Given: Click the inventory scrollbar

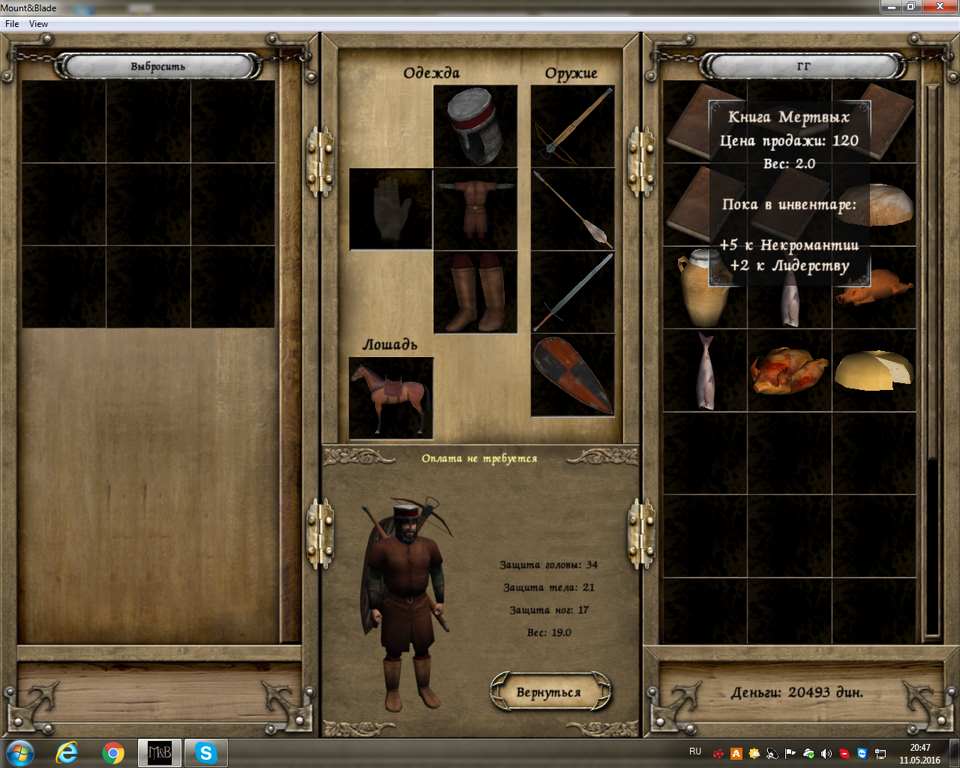Looking at the screenshot, I should point(932,360).
